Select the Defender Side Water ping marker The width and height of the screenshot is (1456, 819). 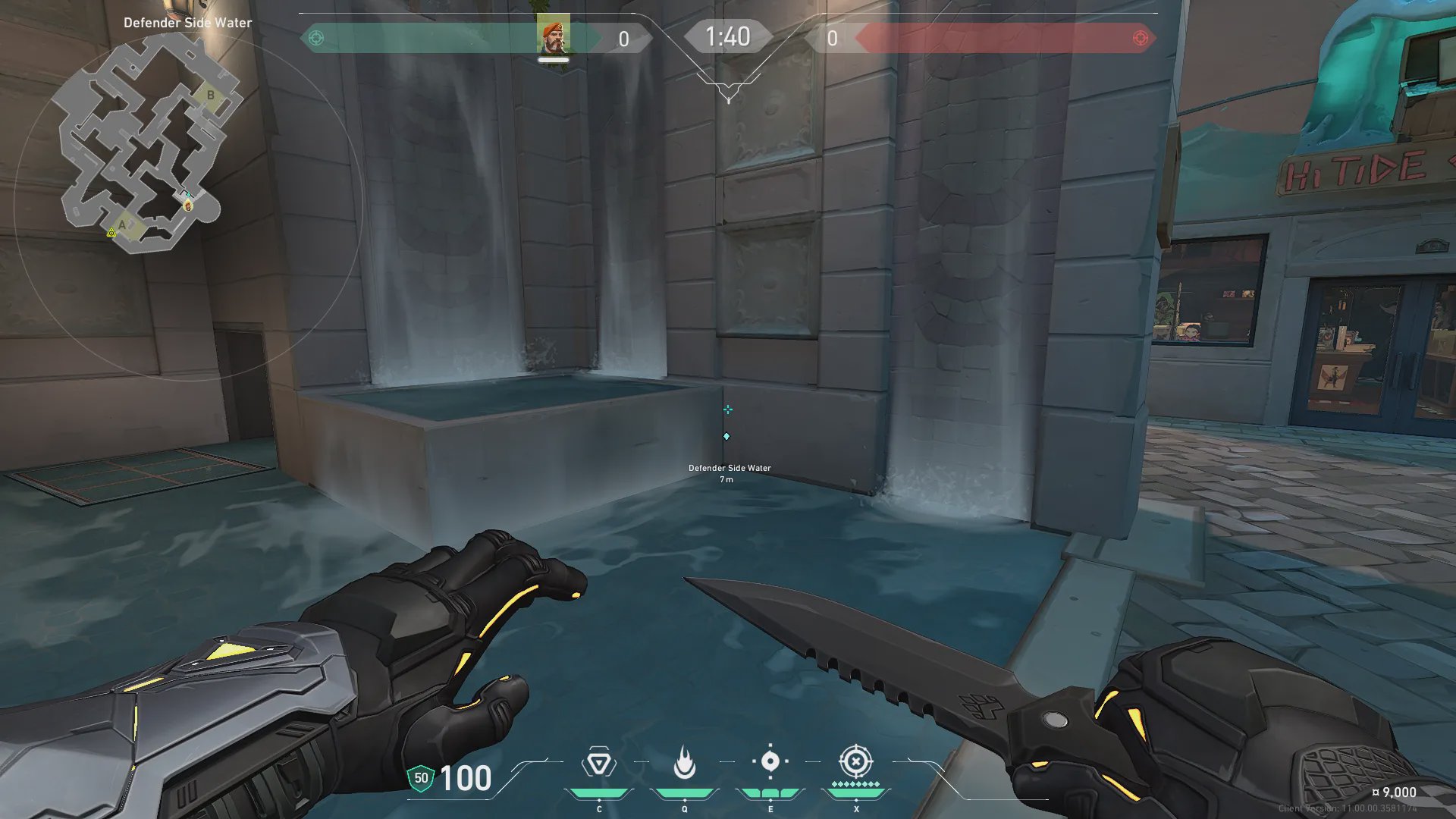pos(726,437)
